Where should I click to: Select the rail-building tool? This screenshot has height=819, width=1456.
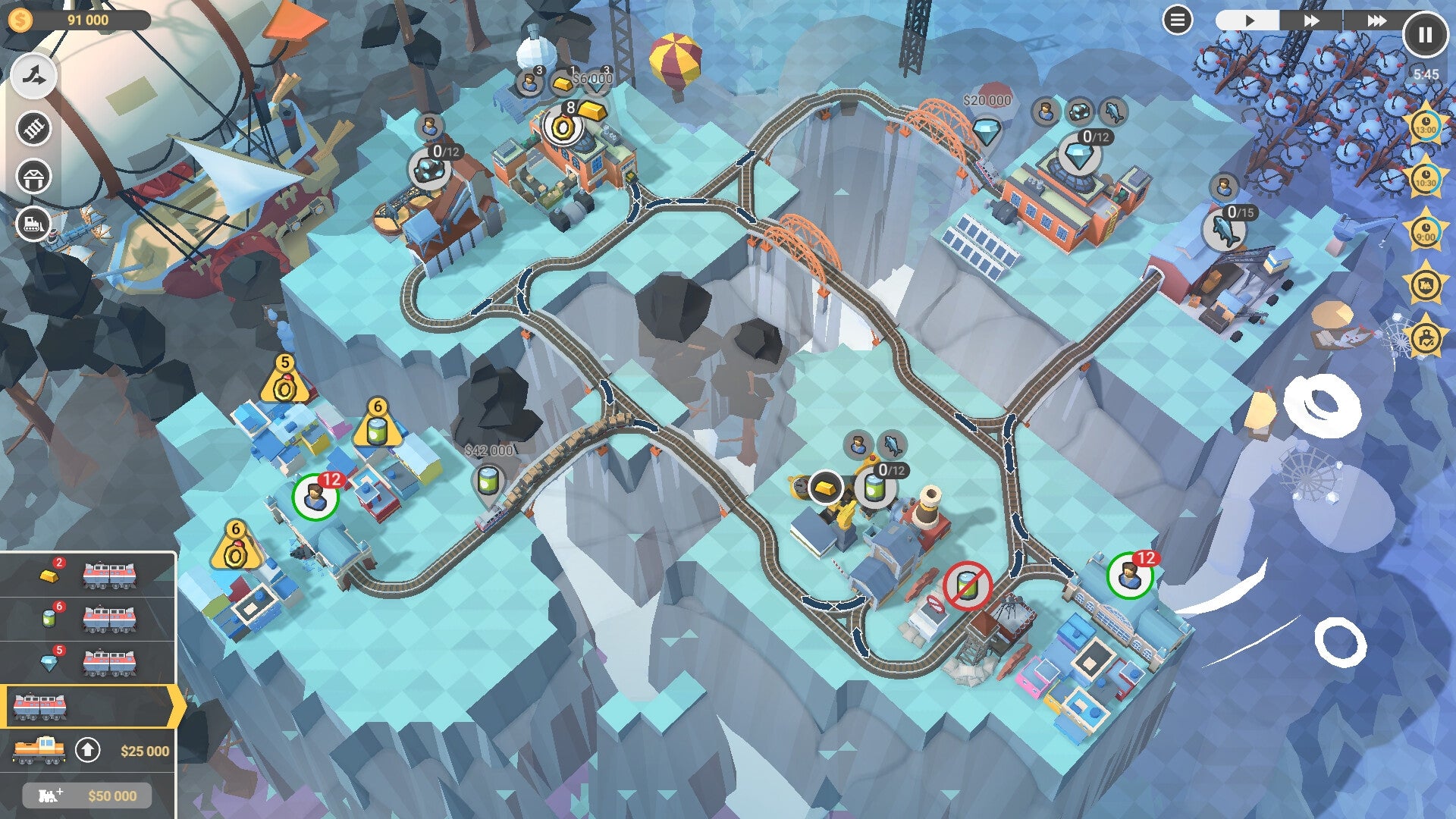(33, 129)
